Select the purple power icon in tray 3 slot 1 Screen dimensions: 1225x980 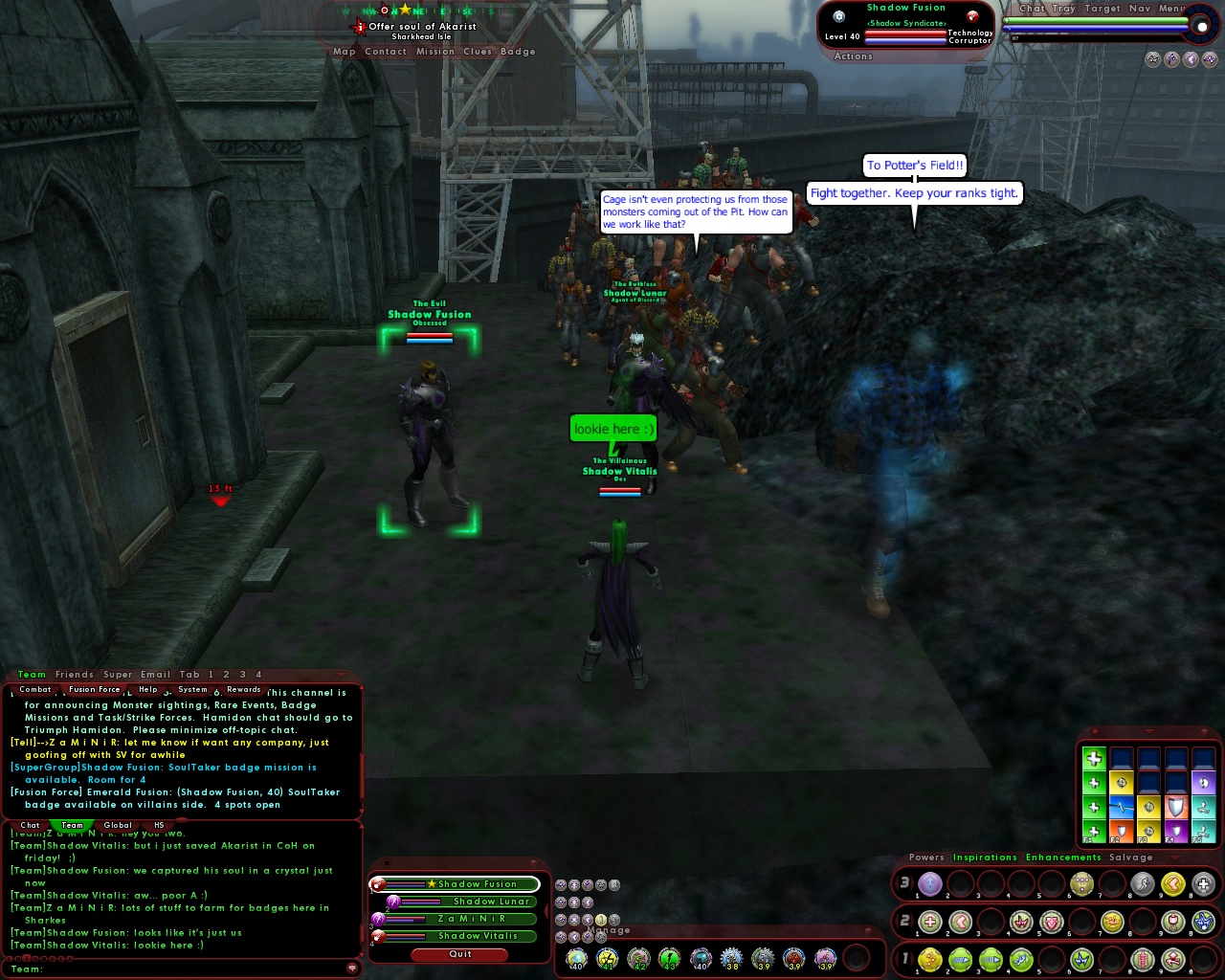tap(929, 883)
